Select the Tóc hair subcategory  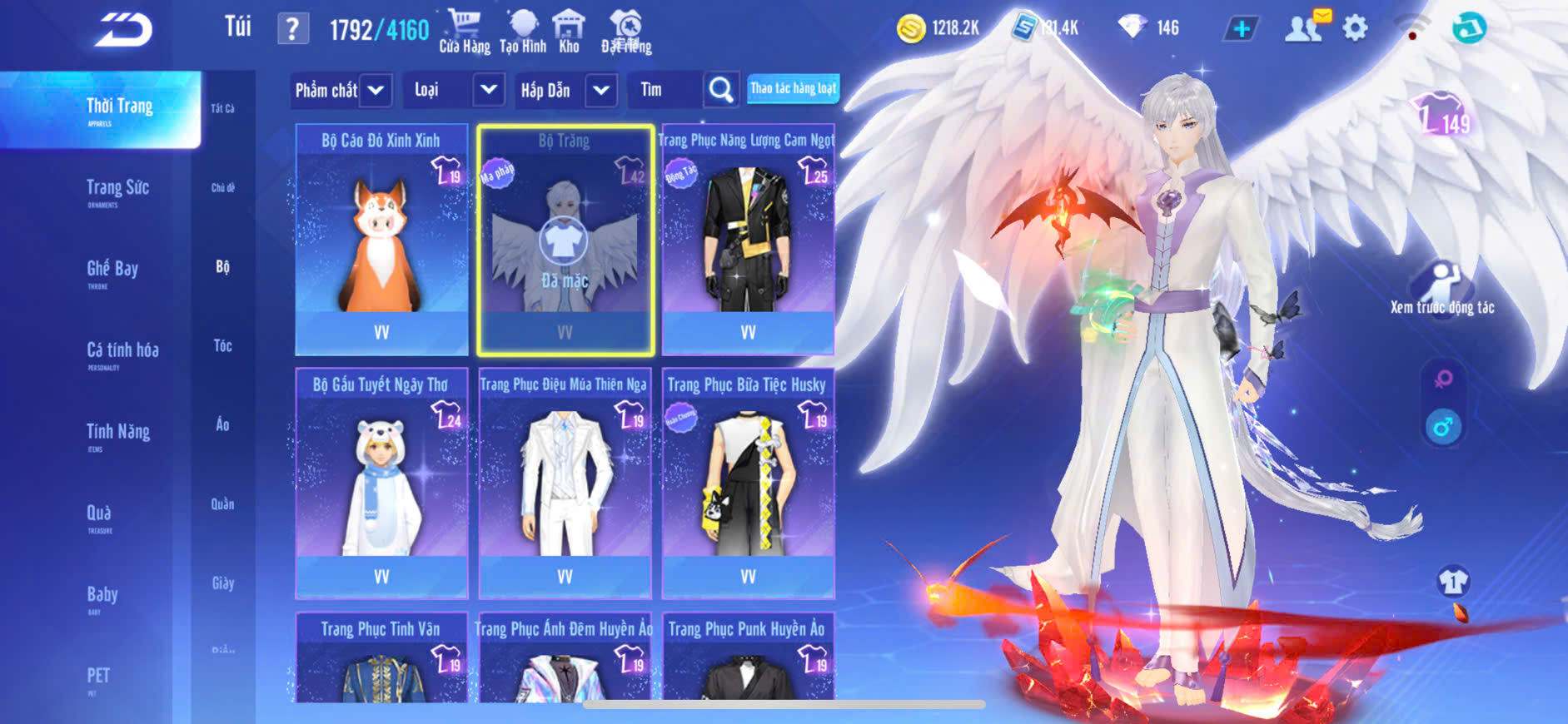pos(222,345)
